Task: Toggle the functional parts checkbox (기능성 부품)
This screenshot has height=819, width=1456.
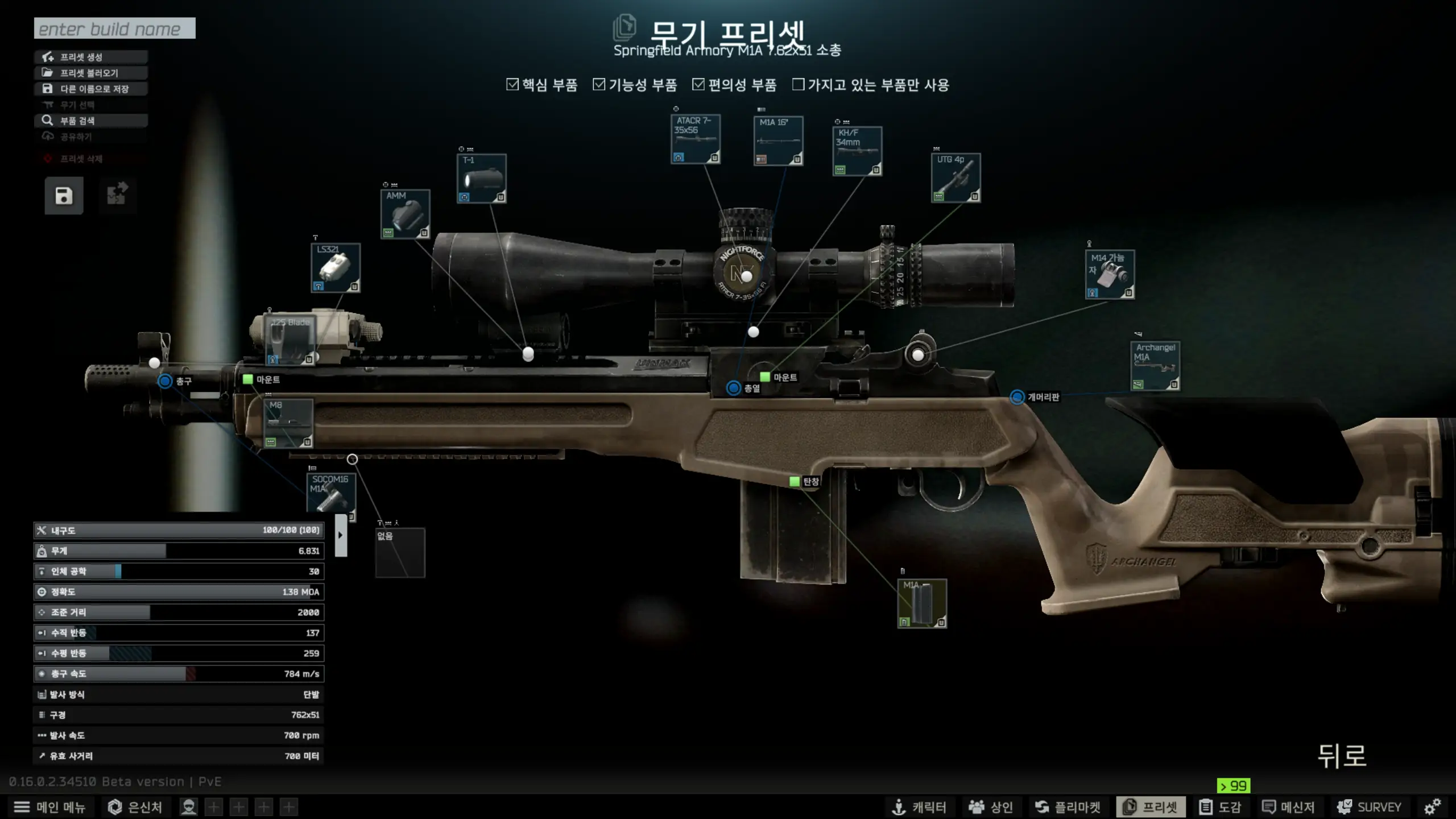Action: click(599, 85)
